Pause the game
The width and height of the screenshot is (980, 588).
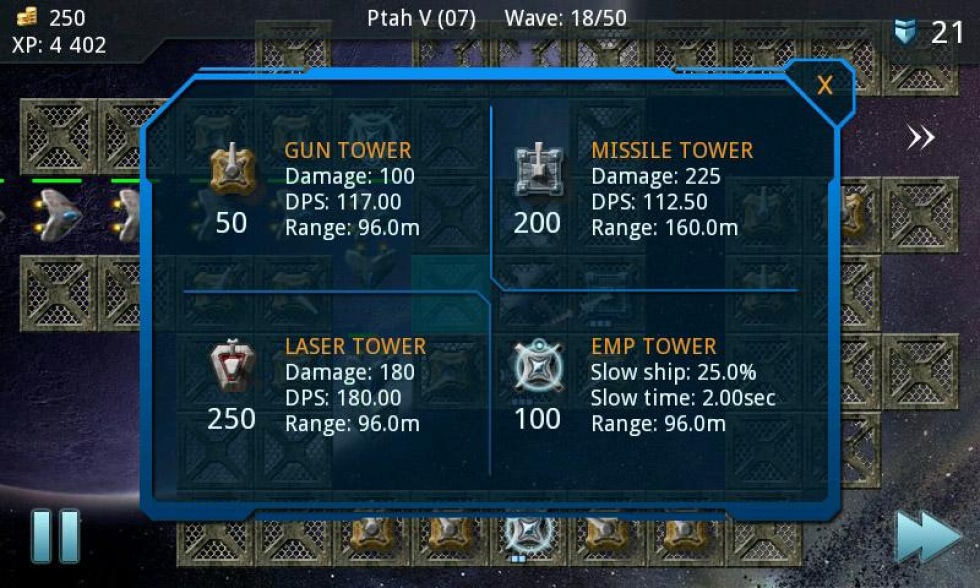[x=55, y=535]
